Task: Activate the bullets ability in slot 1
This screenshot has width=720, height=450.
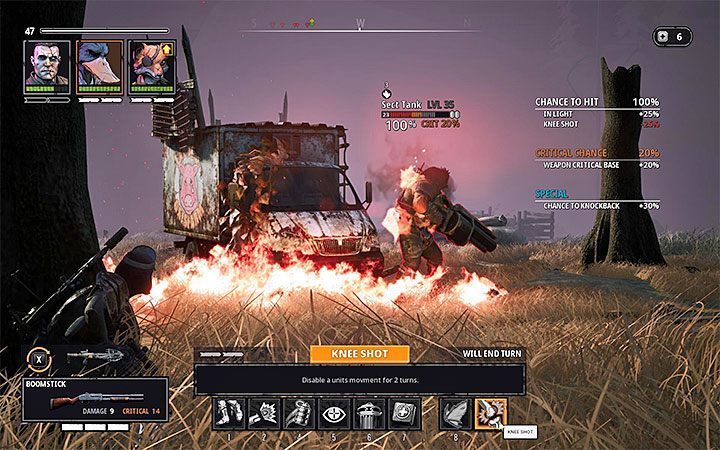Action: 230,413
